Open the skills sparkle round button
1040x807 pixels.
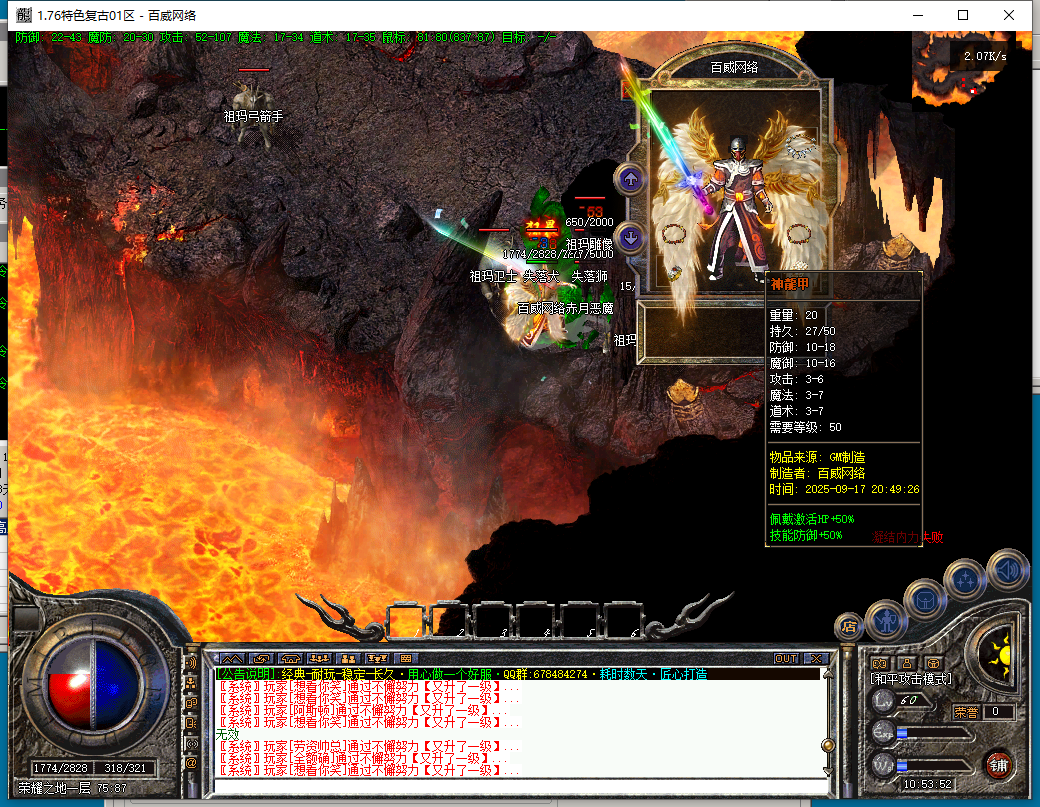pyautogui.click(x=967, y=579)
